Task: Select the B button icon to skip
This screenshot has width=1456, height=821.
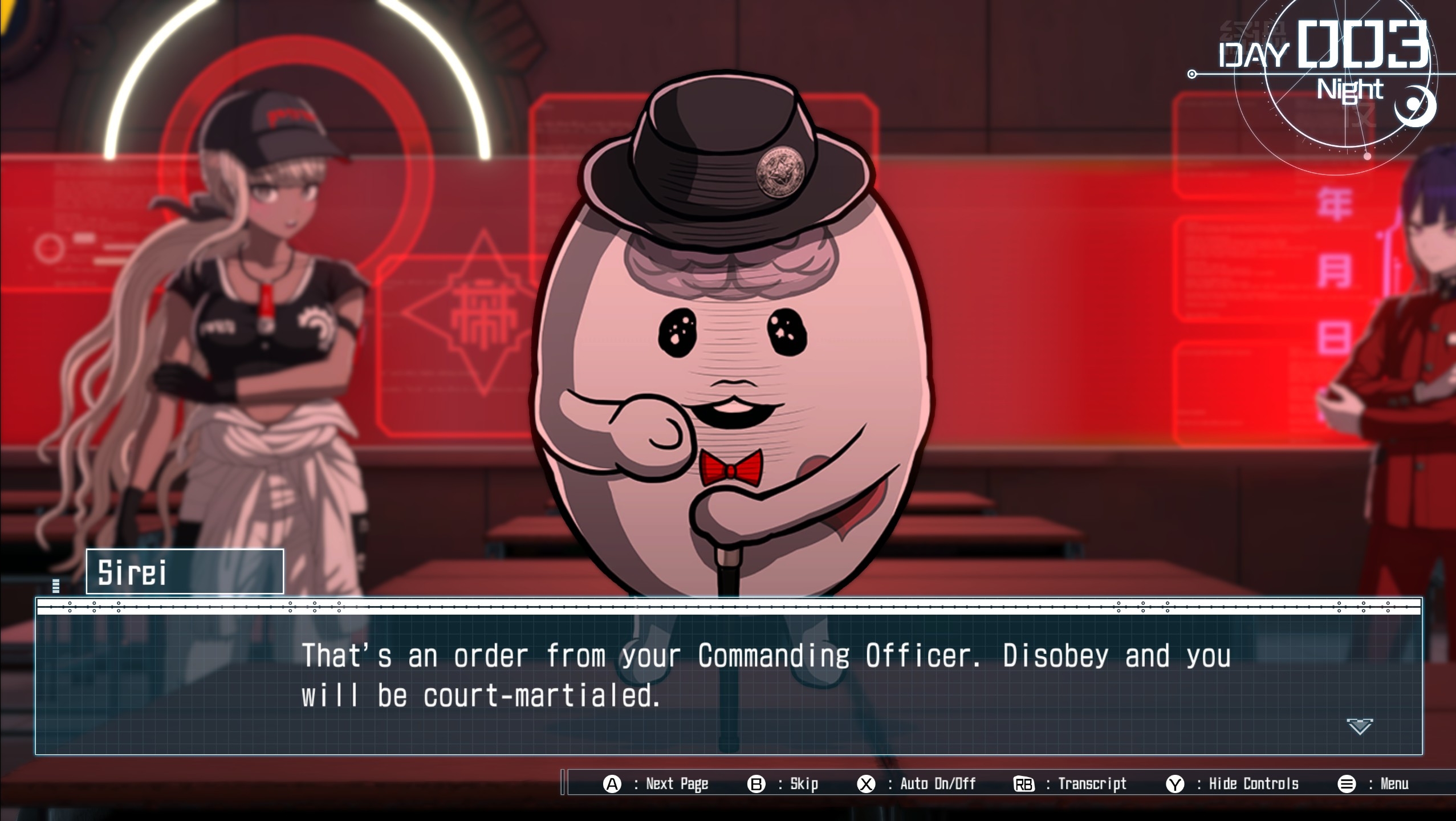Action: point(755,783)
